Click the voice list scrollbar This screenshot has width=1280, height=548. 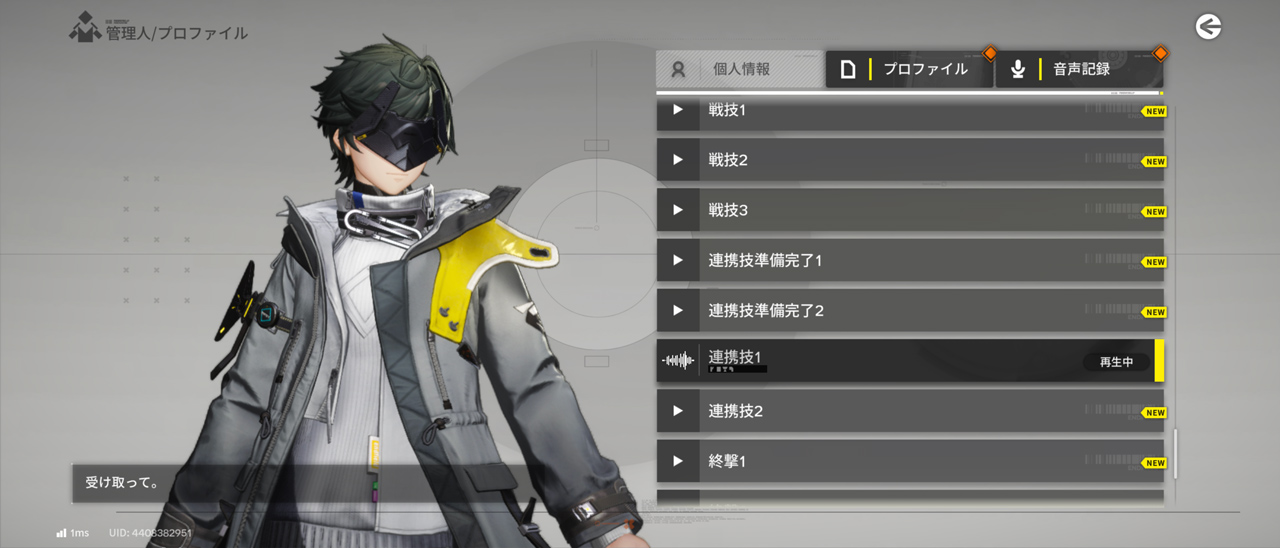1175,454
